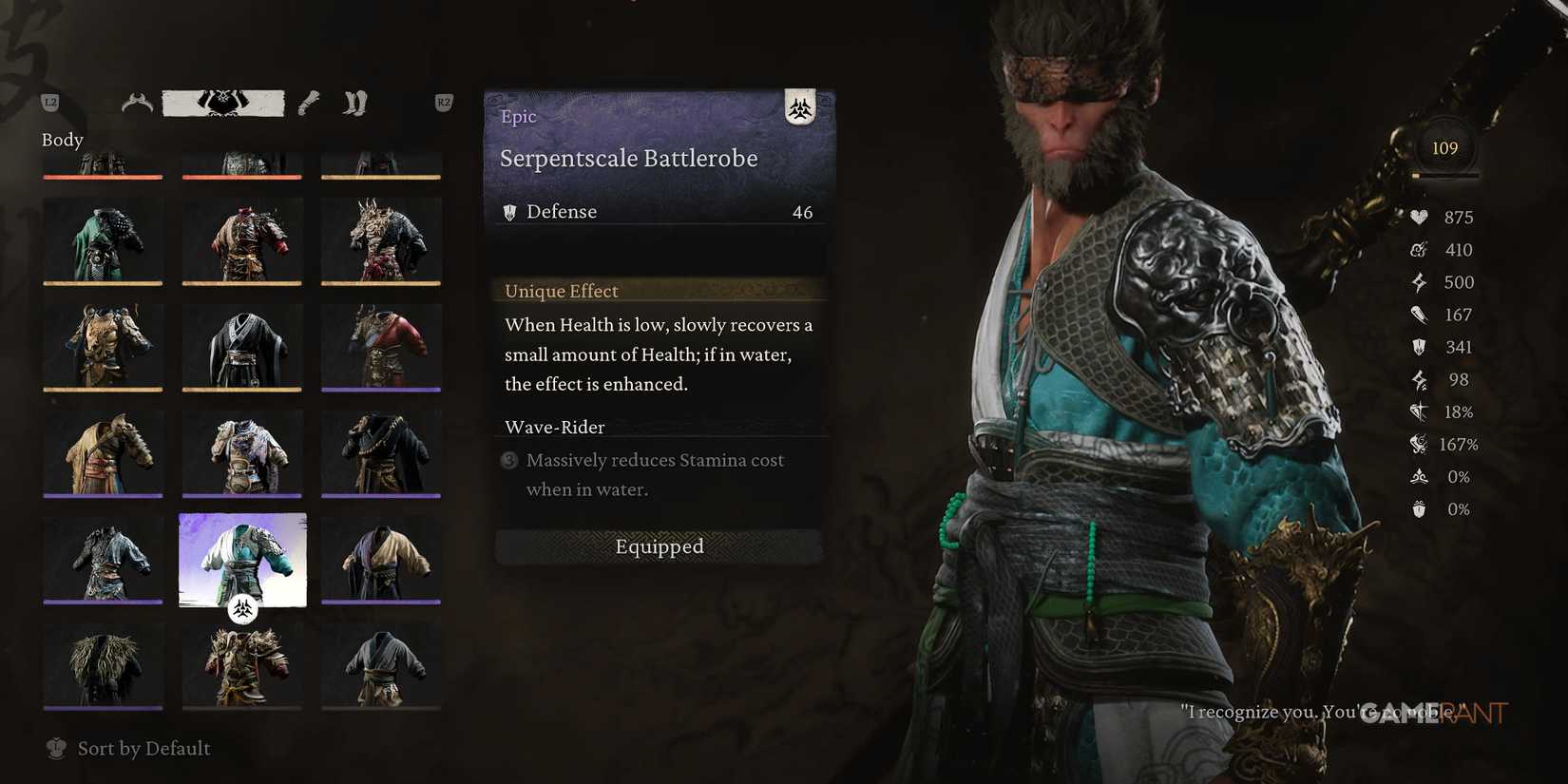Select the arm guards category icon
The image size is (1568, 784).
point(307,102)
